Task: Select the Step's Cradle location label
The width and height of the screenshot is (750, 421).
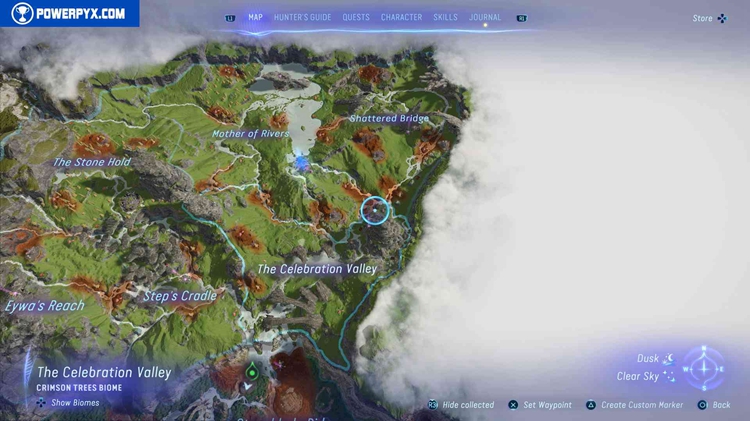Action: [x=180, y=296]
